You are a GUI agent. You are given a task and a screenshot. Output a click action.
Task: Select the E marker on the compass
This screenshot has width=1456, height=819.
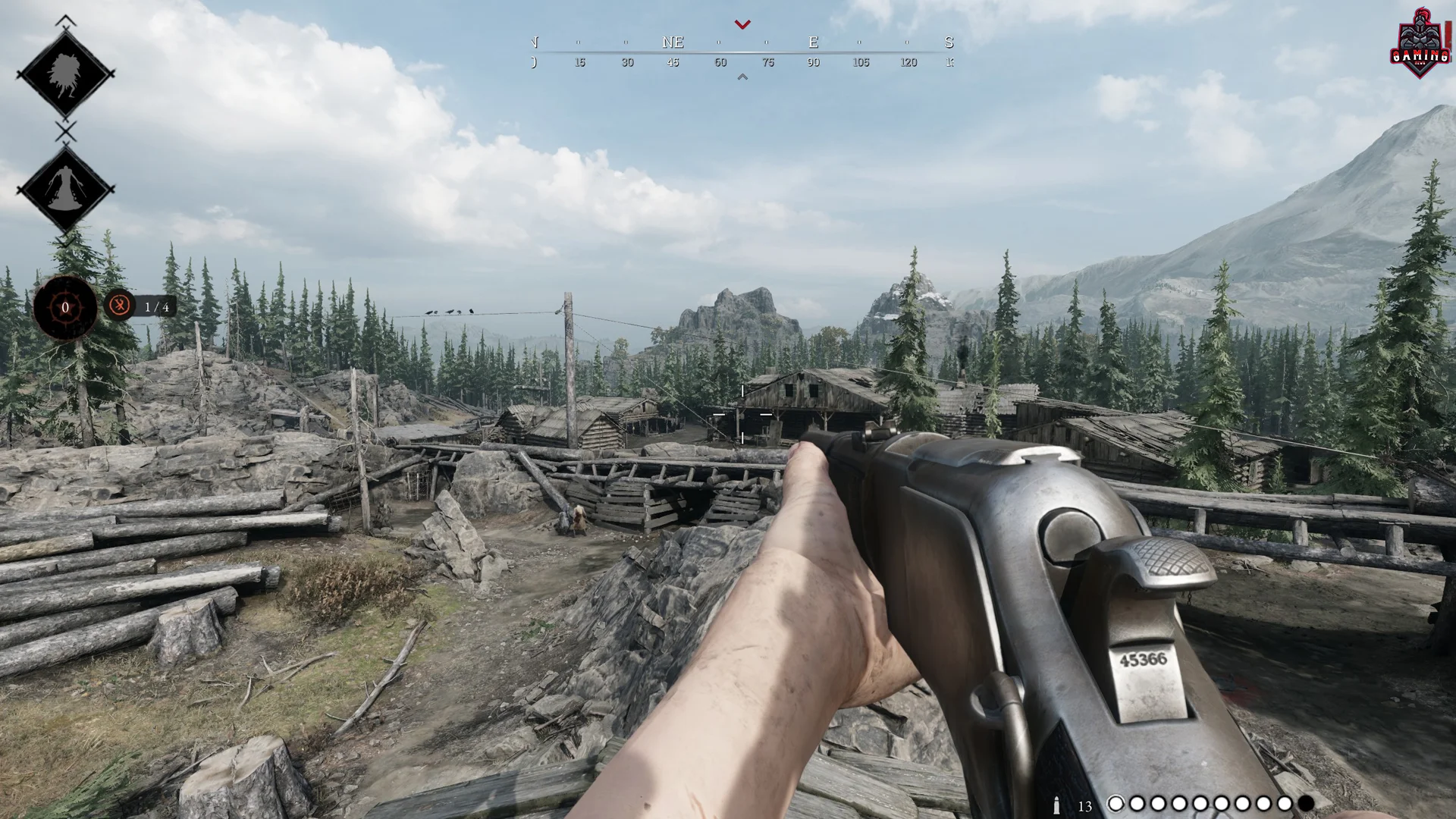click(813, 42)
